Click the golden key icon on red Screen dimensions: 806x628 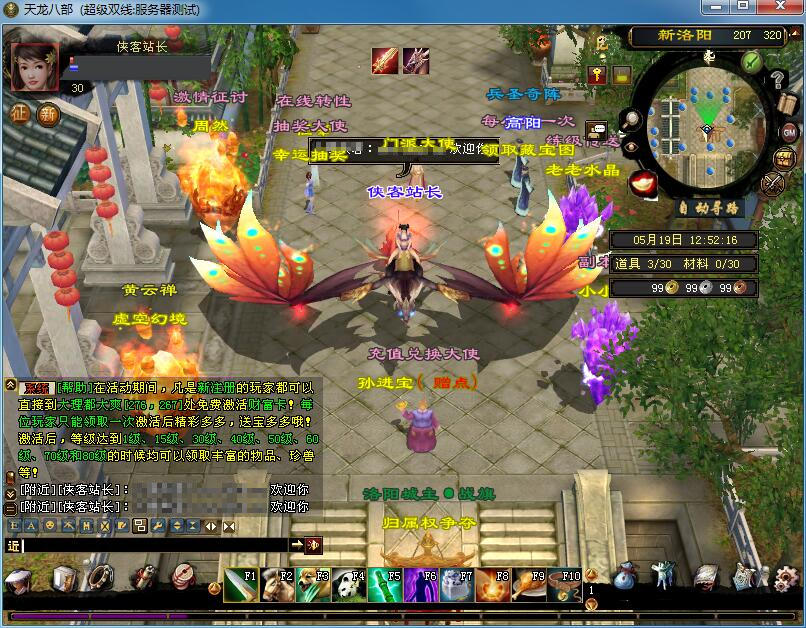click(597, 75)
